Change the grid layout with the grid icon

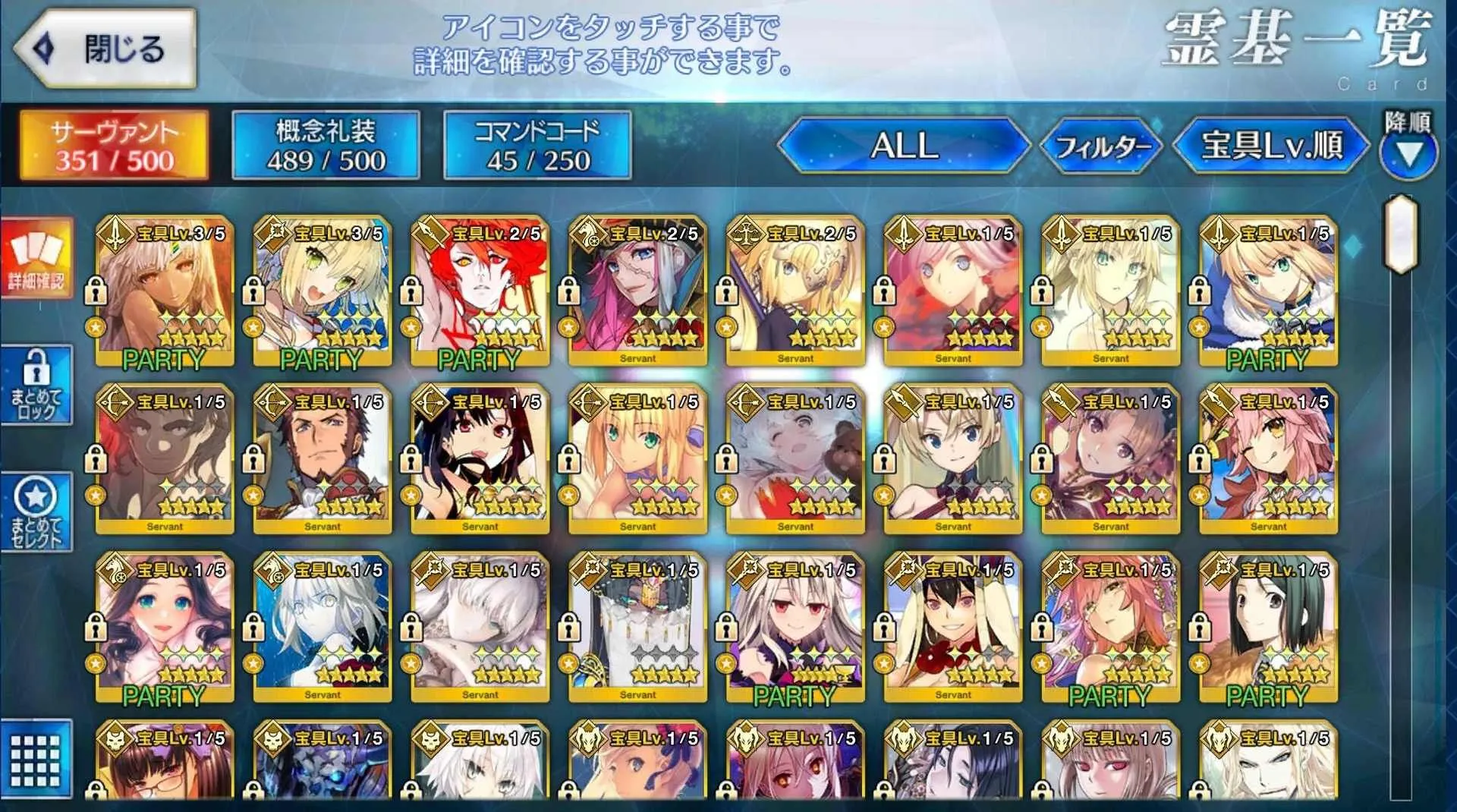click(36, 759)
